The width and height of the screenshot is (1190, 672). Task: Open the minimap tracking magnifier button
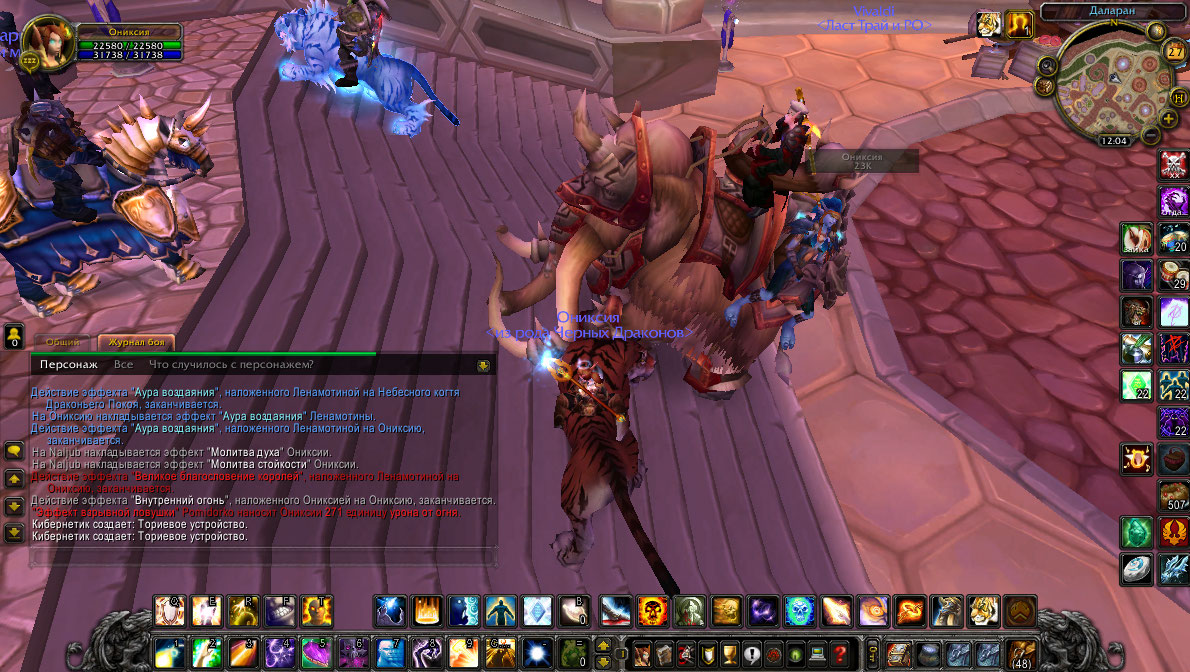tap(1048, 65)
